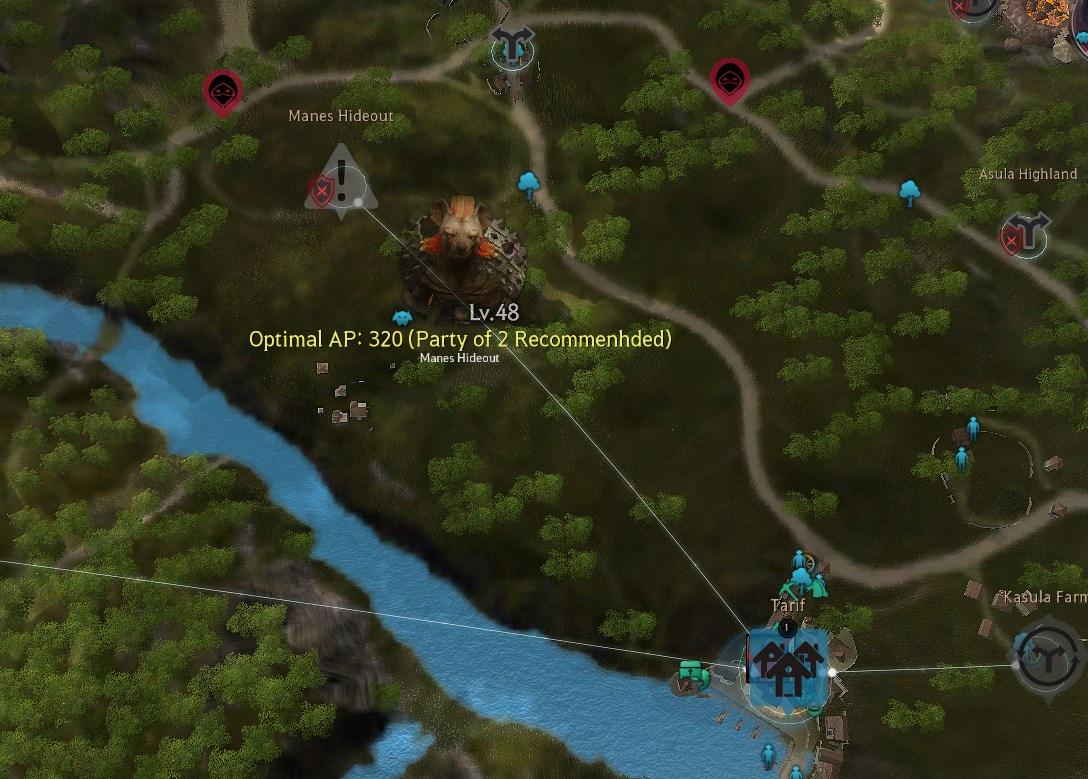
Task: Click the teal wharf ship icon by Tarif
Action: pyautogui.click(x=692, y=675)
